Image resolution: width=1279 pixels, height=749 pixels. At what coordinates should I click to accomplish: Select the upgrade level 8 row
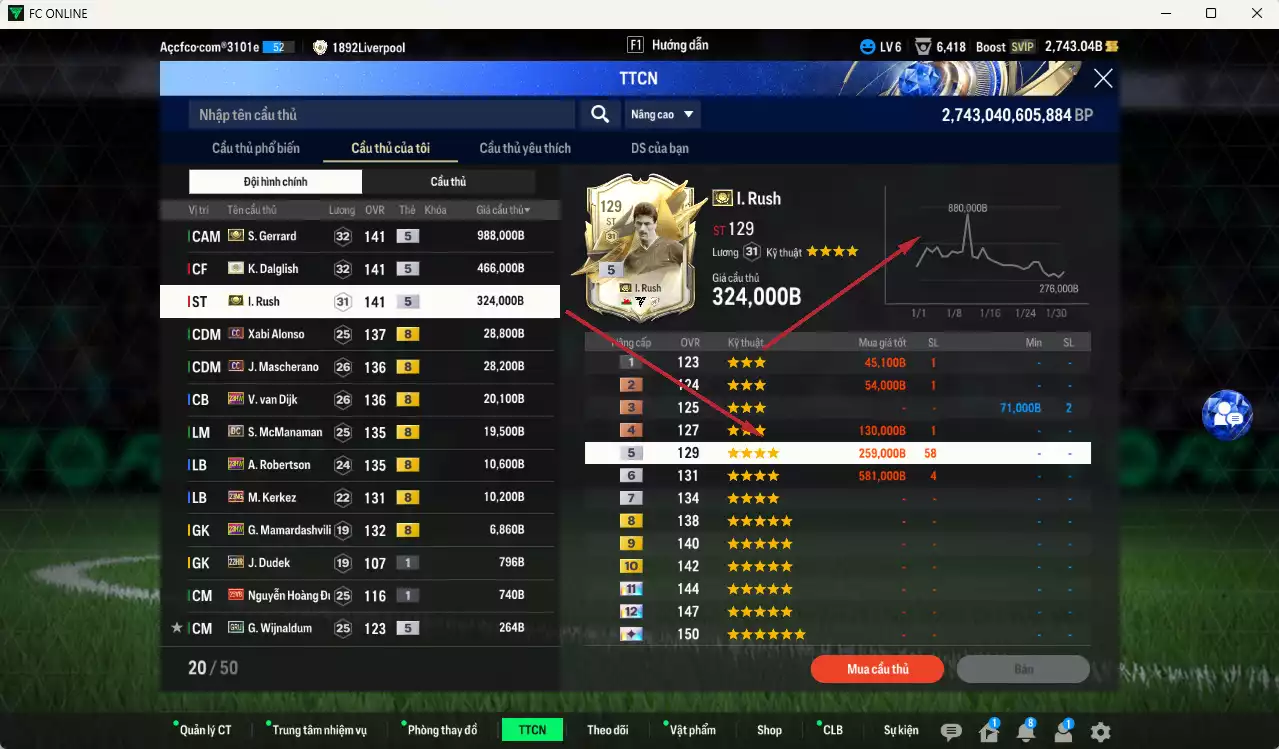[x=837, y=521]
